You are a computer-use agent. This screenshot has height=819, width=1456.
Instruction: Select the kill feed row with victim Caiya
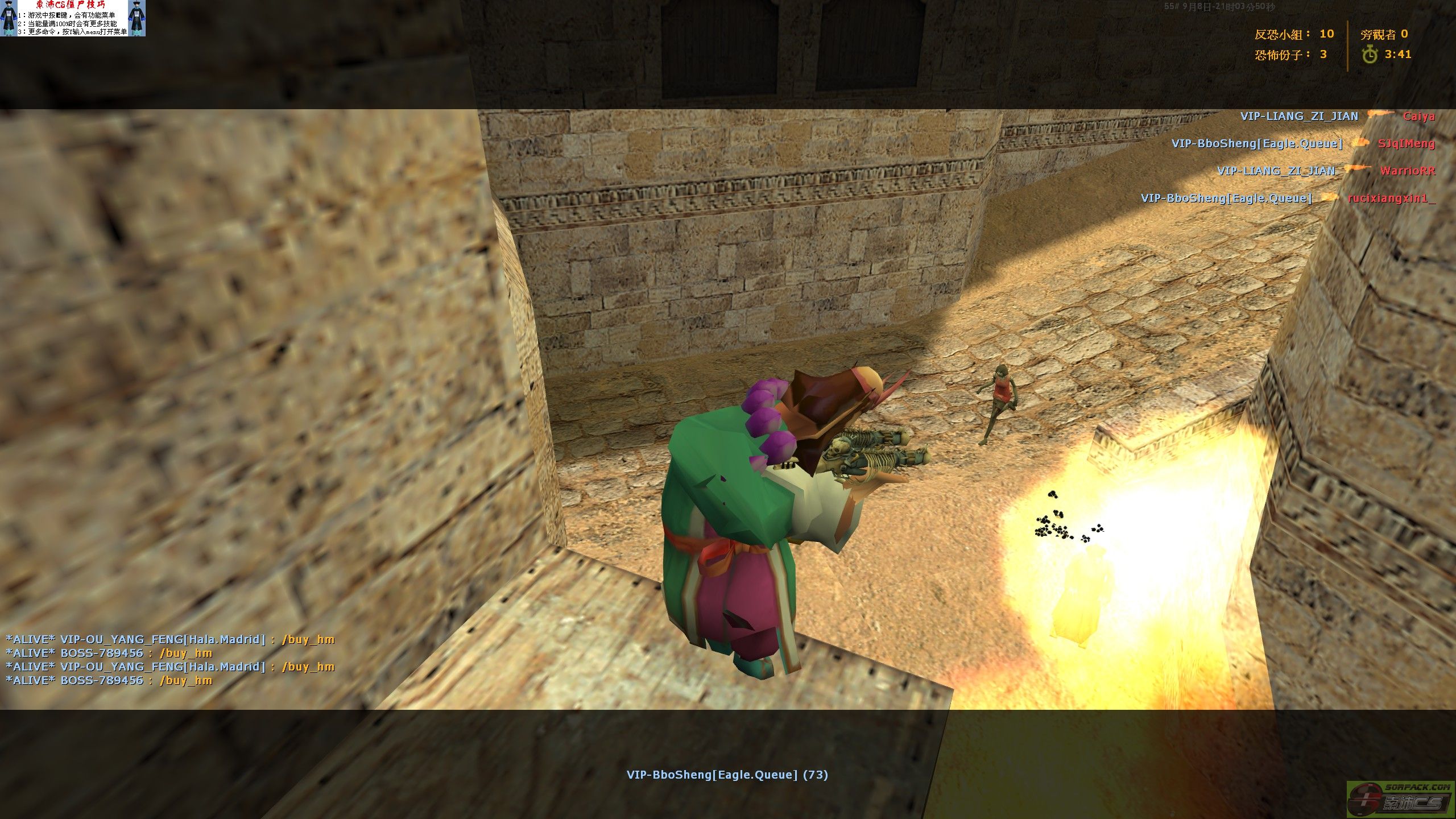[1337, 117]
